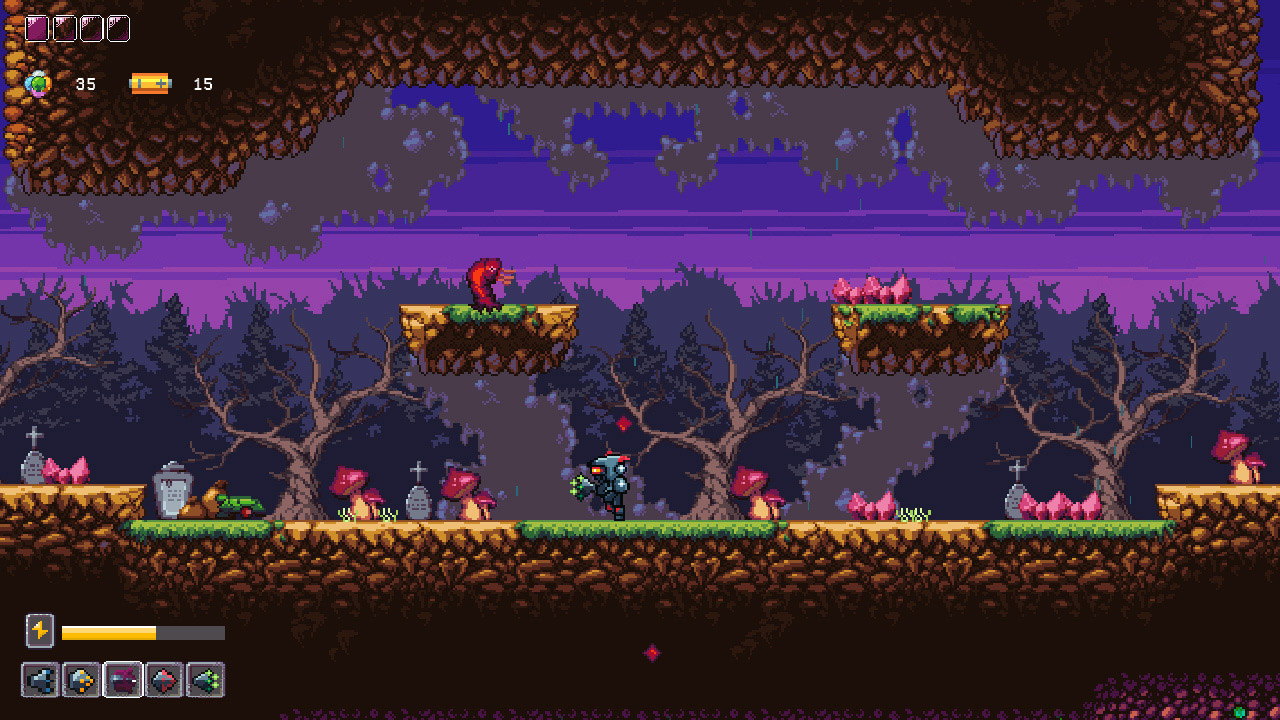Select the orange cannon weapon icon
Viewport: 1280px width, 720px height.
(x=81, y=680)
